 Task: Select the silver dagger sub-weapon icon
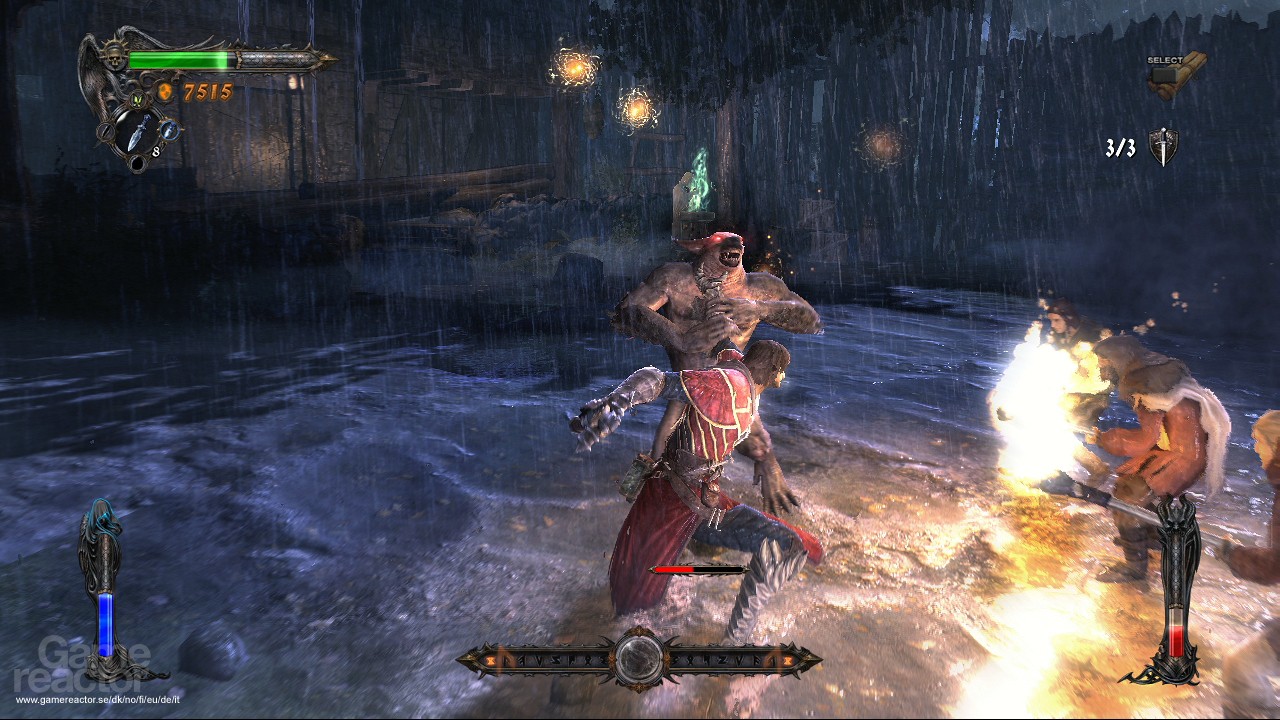pos(135,130)
